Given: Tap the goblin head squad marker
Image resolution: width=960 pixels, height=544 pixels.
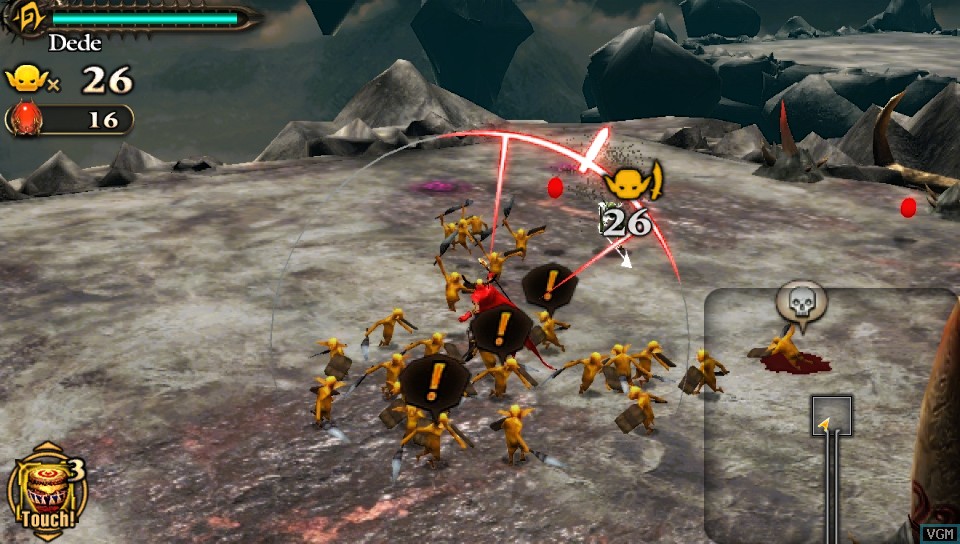Looking at the screenshot, I should [632, 182].
